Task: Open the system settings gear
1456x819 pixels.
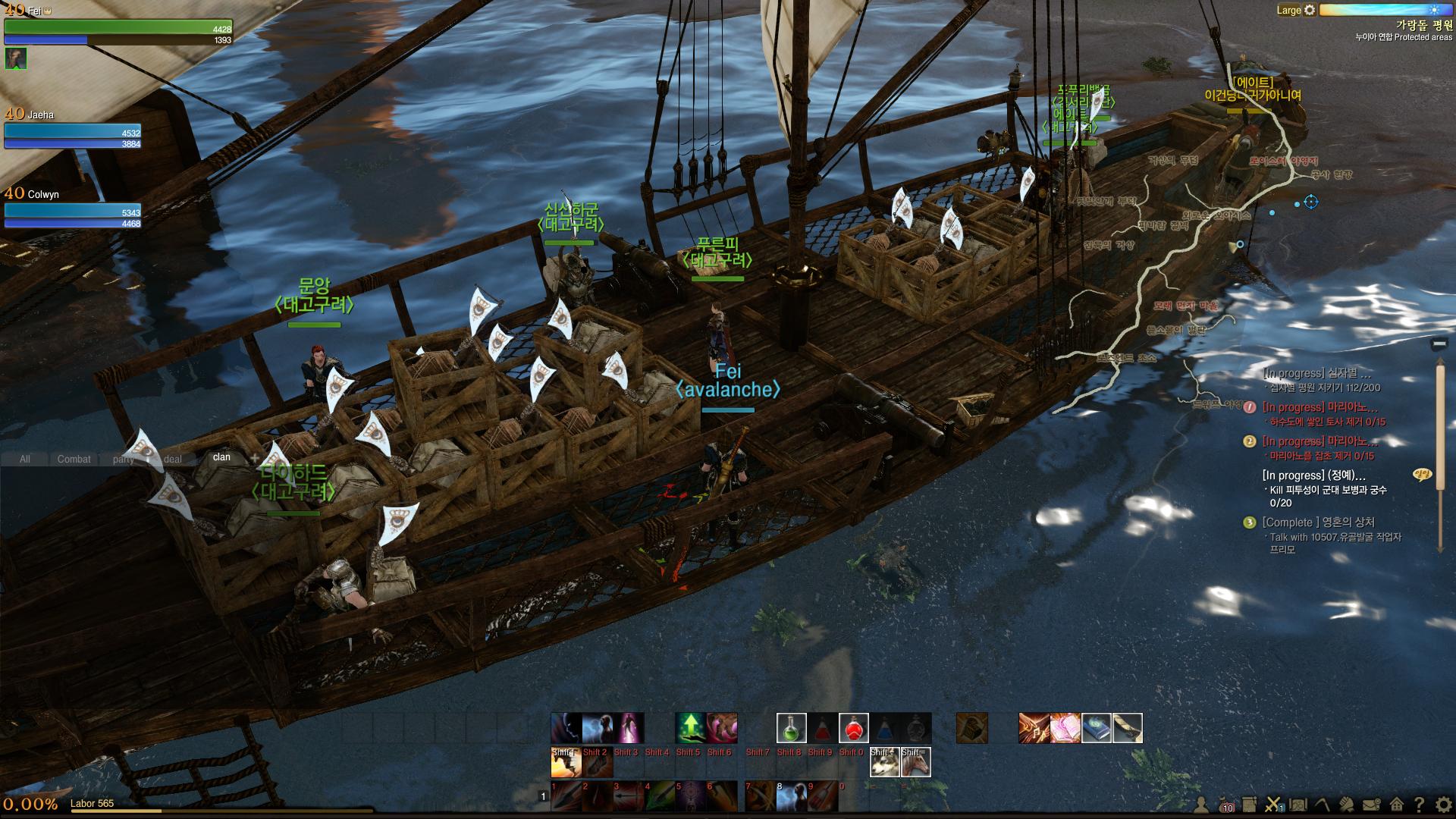Action: (1442, 805)
